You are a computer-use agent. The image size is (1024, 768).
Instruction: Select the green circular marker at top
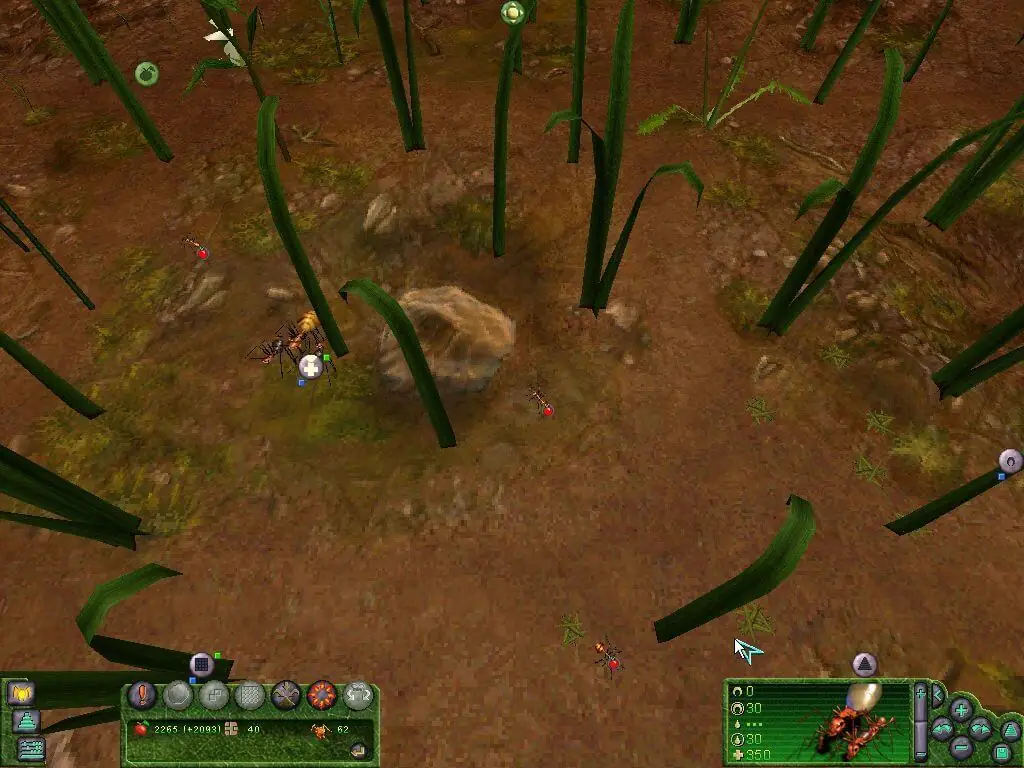(512, 13)
